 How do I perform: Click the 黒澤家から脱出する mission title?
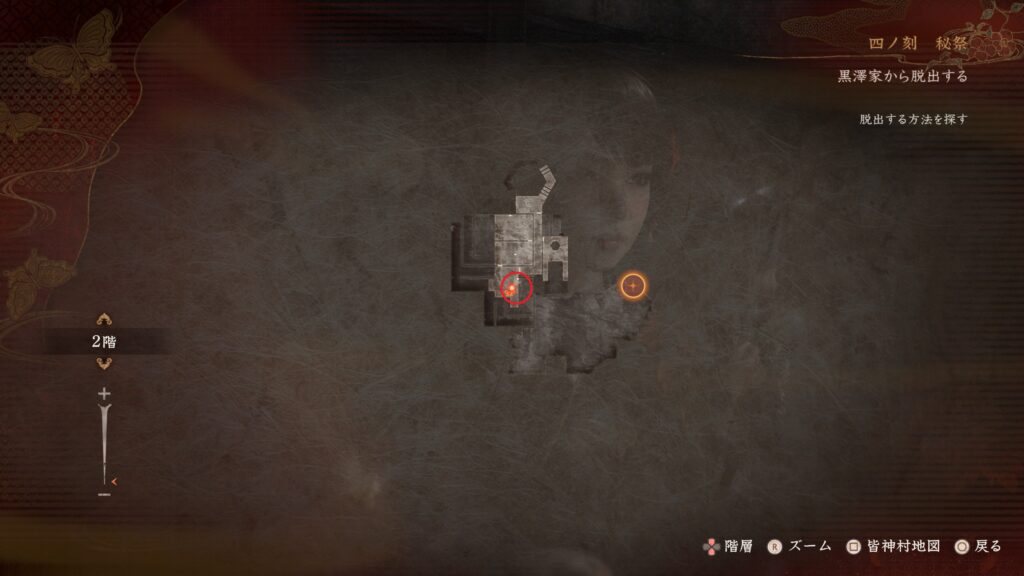pos(902,76)
